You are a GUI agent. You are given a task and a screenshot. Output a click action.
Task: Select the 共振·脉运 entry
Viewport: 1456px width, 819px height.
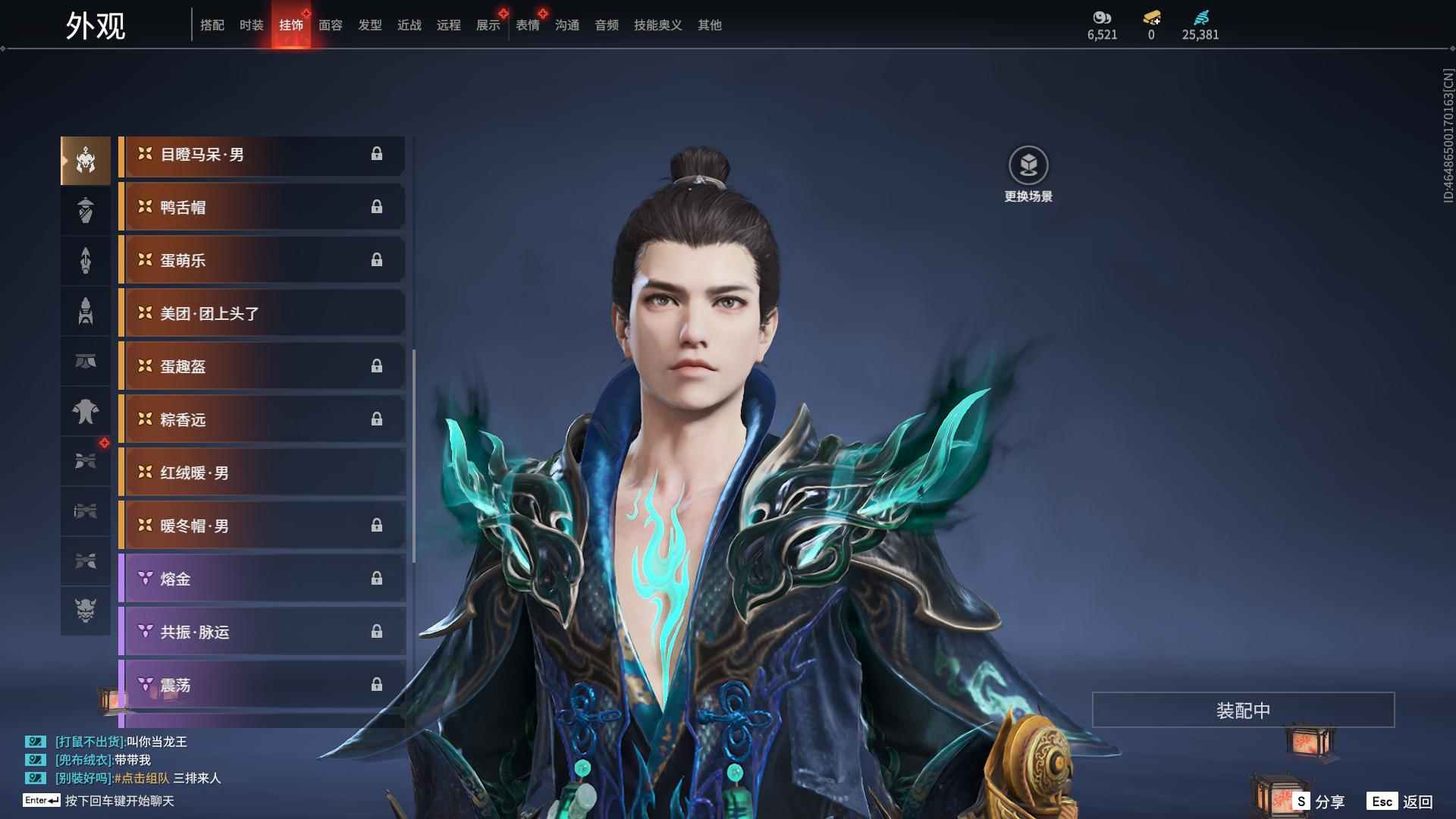click(x=262, y=632)
